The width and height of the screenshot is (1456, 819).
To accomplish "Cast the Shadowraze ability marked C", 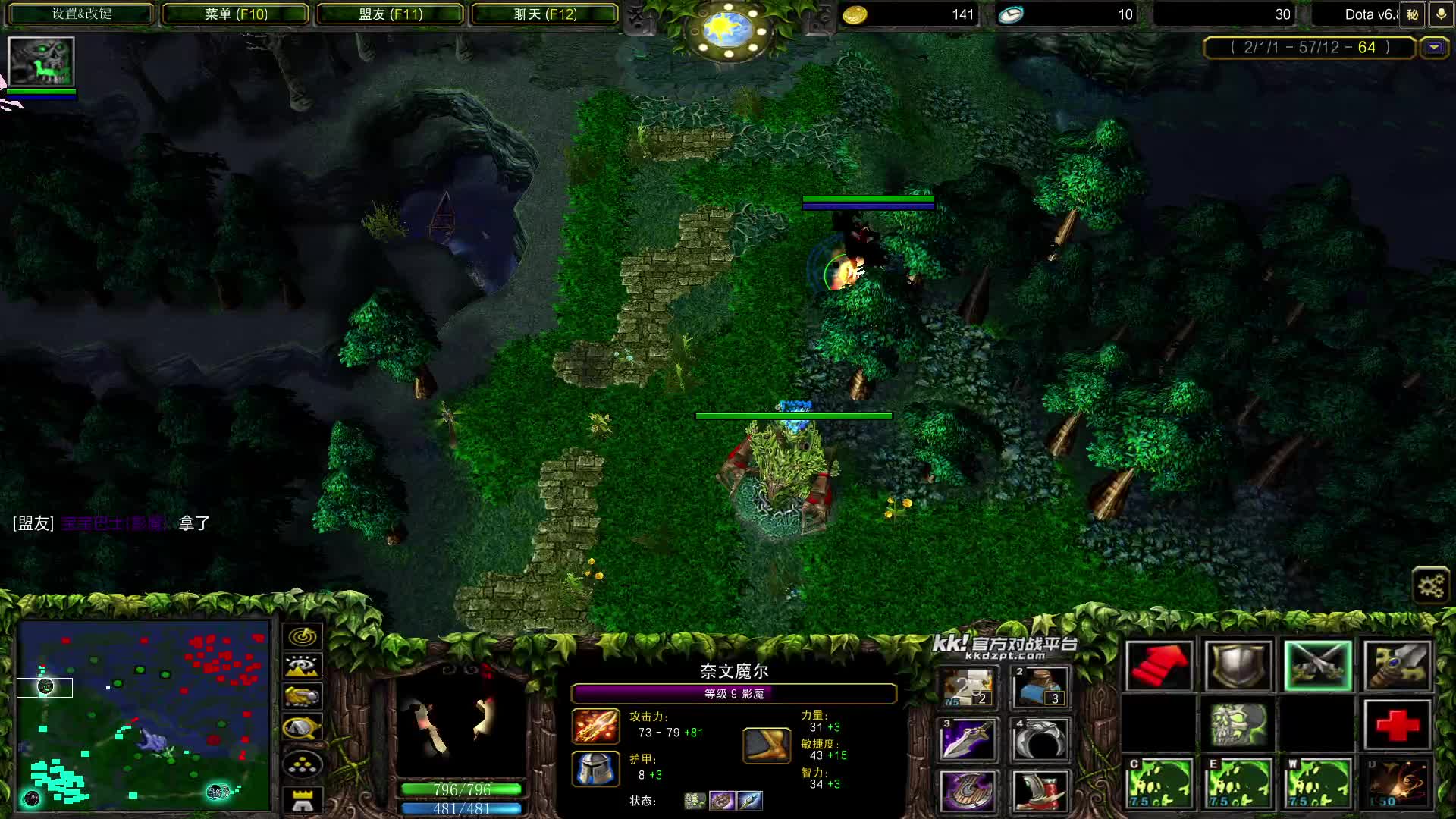I will point(1159,783).
